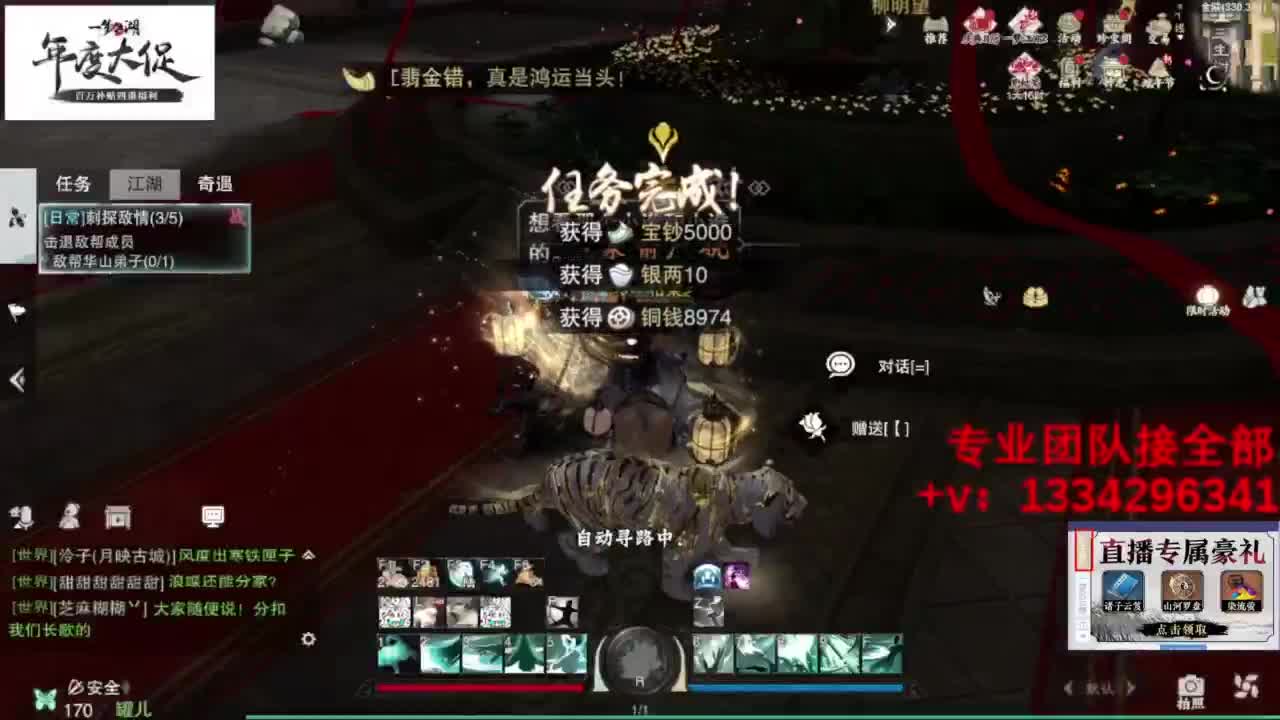Click the red health bar
1280x720 pixels.
(480, 687)
